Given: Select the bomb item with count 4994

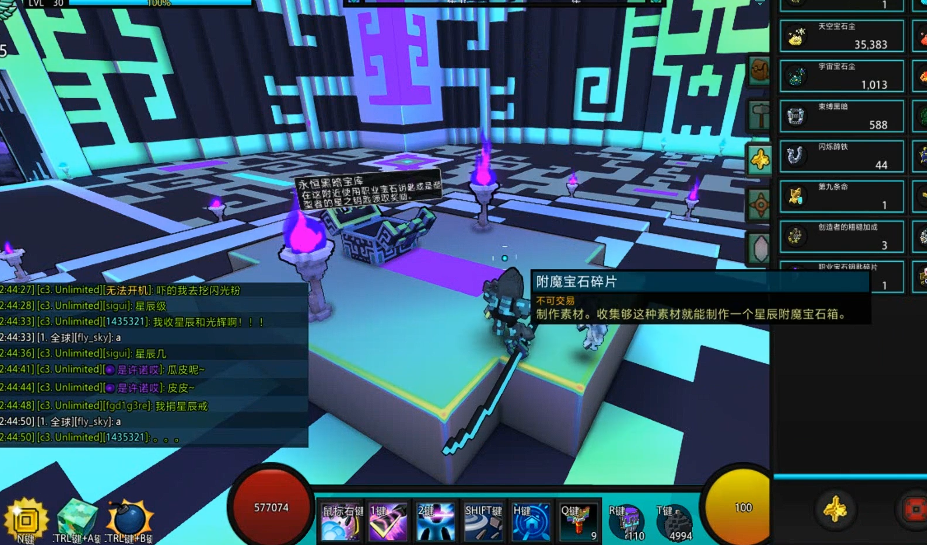Looking at the screenshot, I should [x=675, y=523].
